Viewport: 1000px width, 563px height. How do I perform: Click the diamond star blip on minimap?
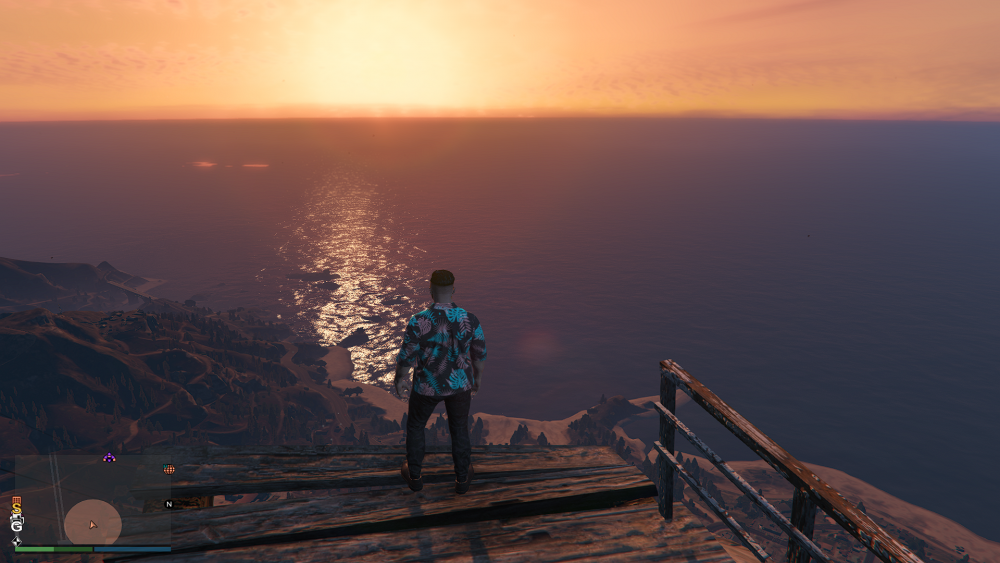(x=16, y=541)
